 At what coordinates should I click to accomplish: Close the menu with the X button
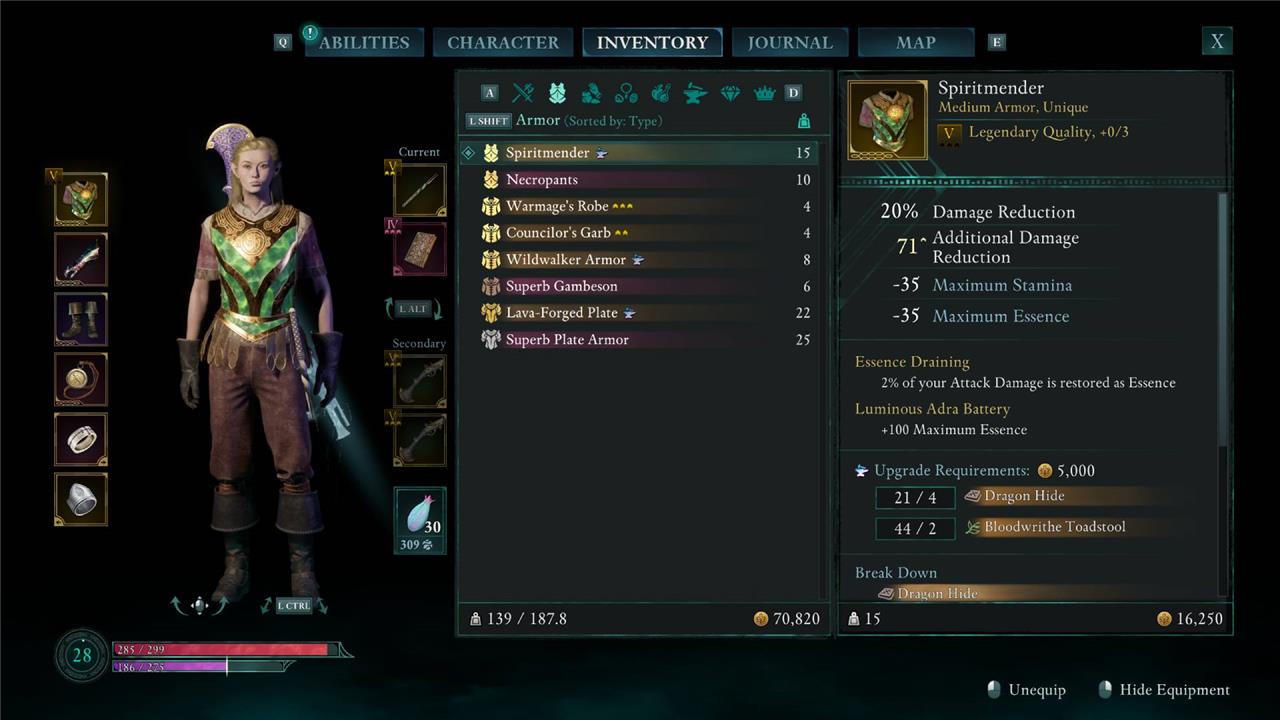1217,41
